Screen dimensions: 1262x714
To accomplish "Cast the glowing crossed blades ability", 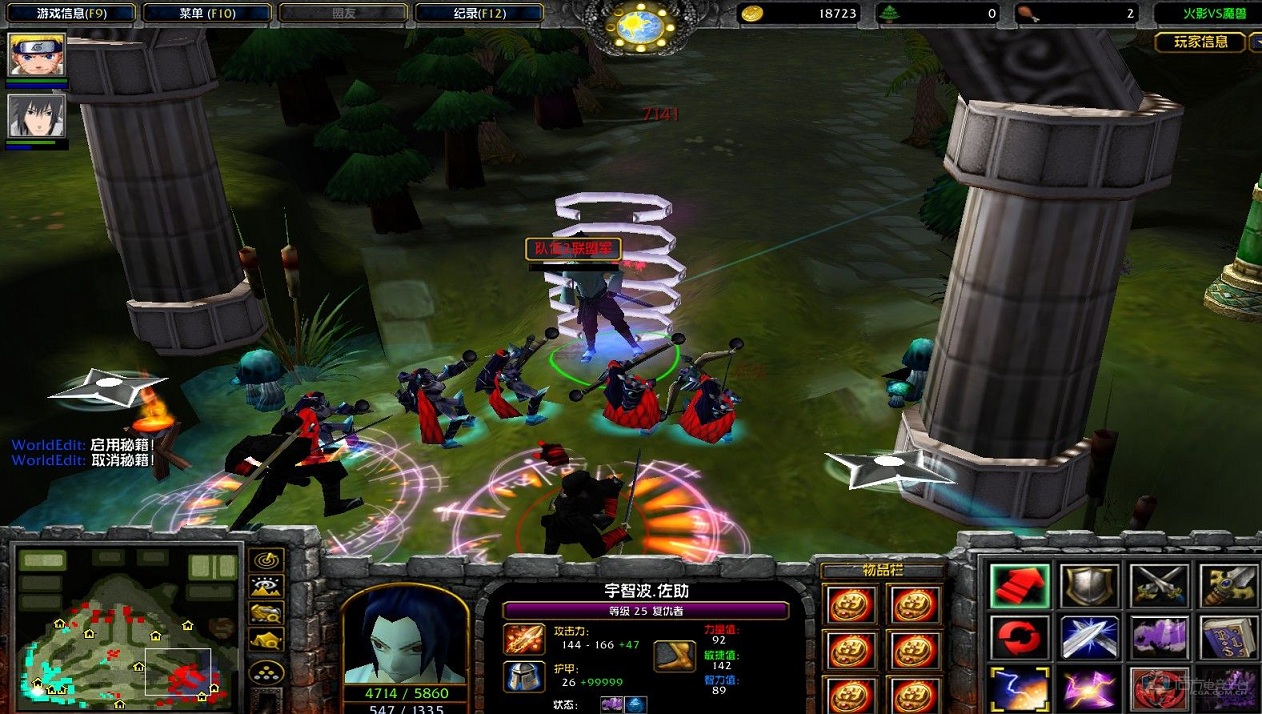I will coord(1089,637).
